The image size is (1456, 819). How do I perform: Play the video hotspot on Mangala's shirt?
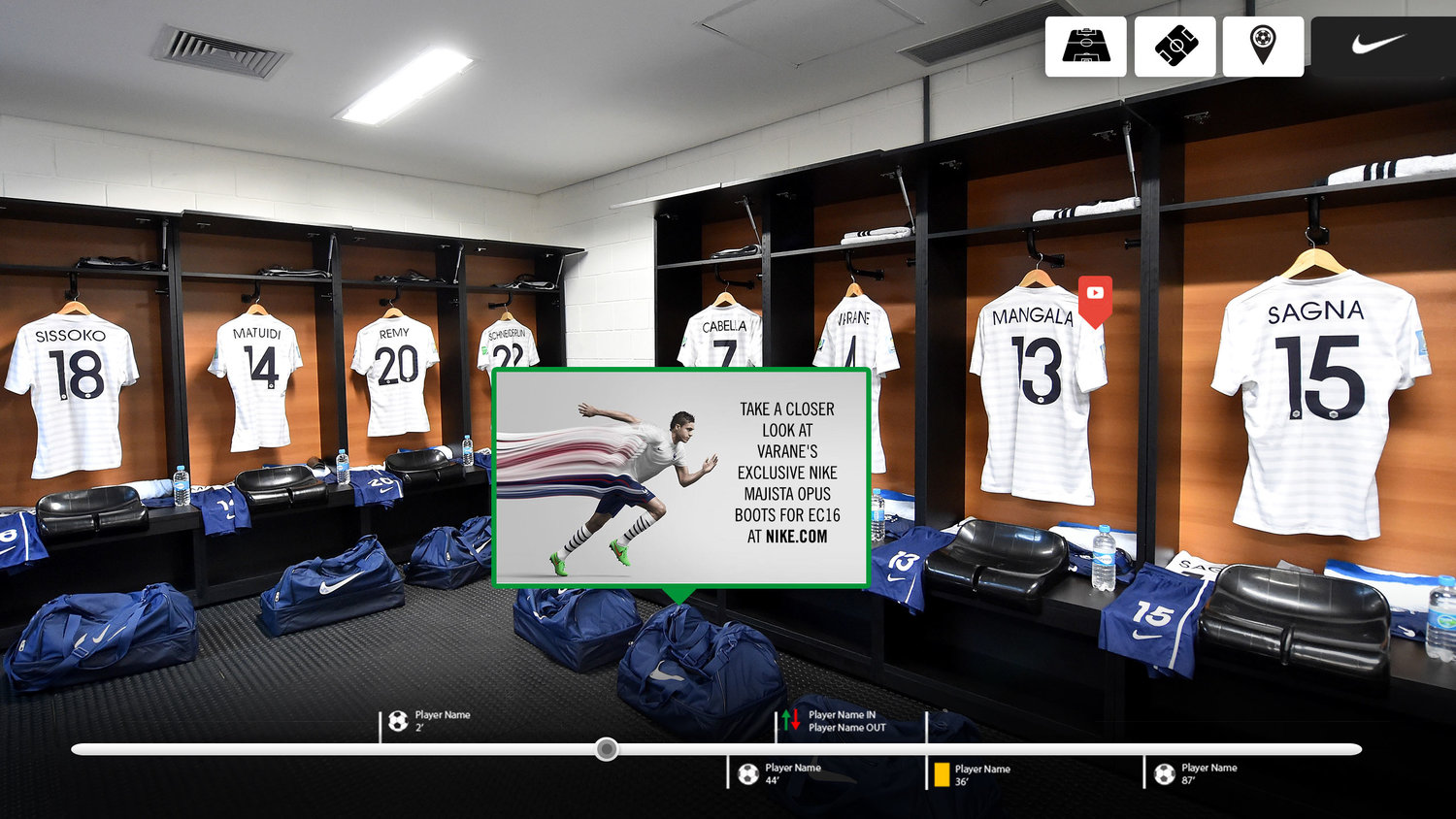coord(1095,294)
